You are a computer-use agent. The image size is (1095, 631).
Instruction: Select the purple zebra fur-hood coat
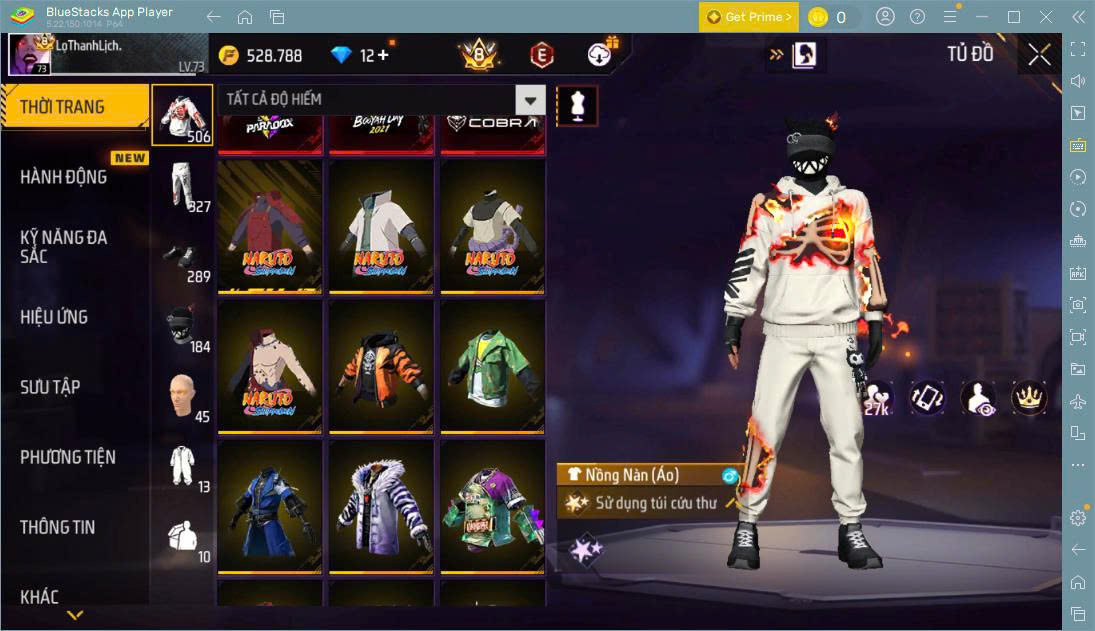(381, 506)
